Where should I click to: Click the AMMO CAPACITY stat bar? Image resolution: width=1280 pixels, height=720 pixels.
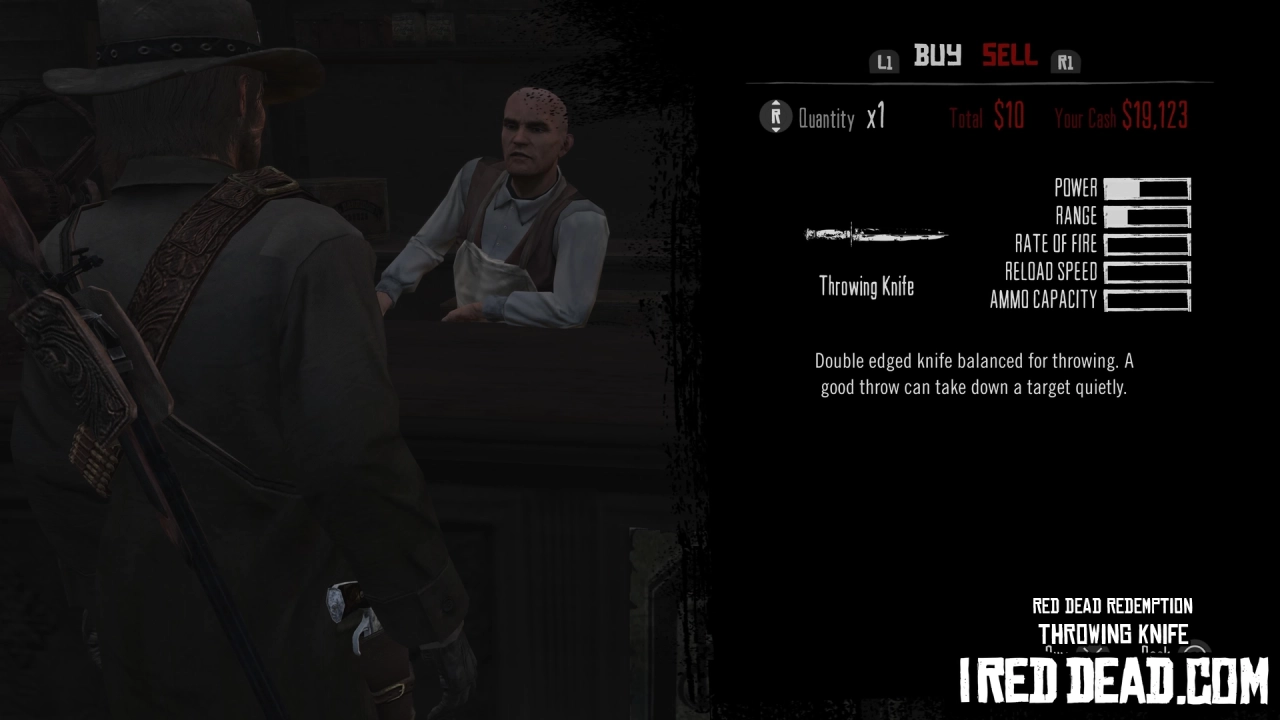click(1146, 301)
